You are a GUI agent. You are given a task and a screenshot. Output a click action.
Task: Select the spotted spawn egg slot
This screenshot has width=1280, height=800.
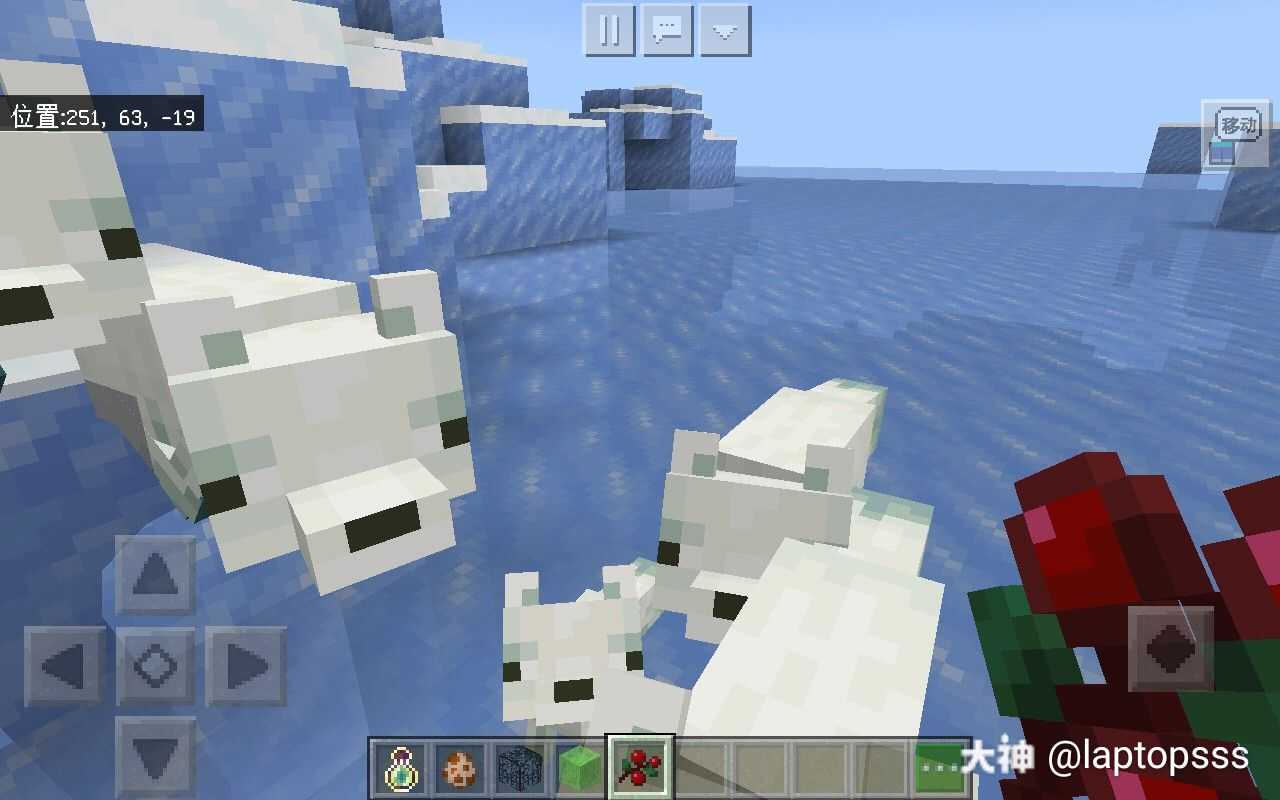tap(461, 769)
